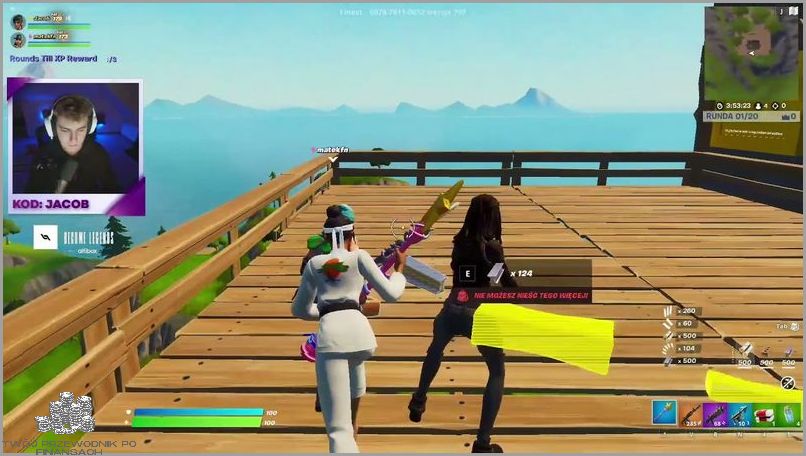This screenshot has width=806, height=456.
Task: Select the medkit hotbar slot
Action: click(x=763, y=412)
